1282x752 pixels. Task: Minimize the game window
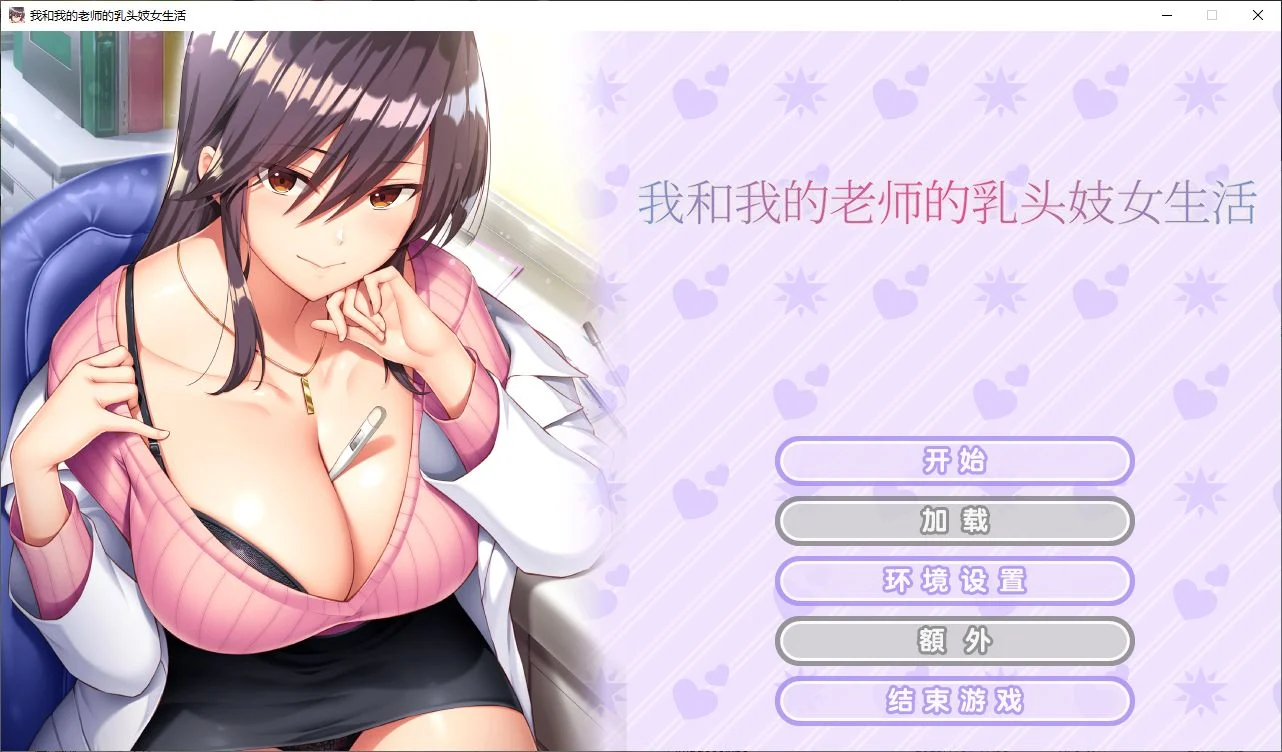(x=1166, y=15)
